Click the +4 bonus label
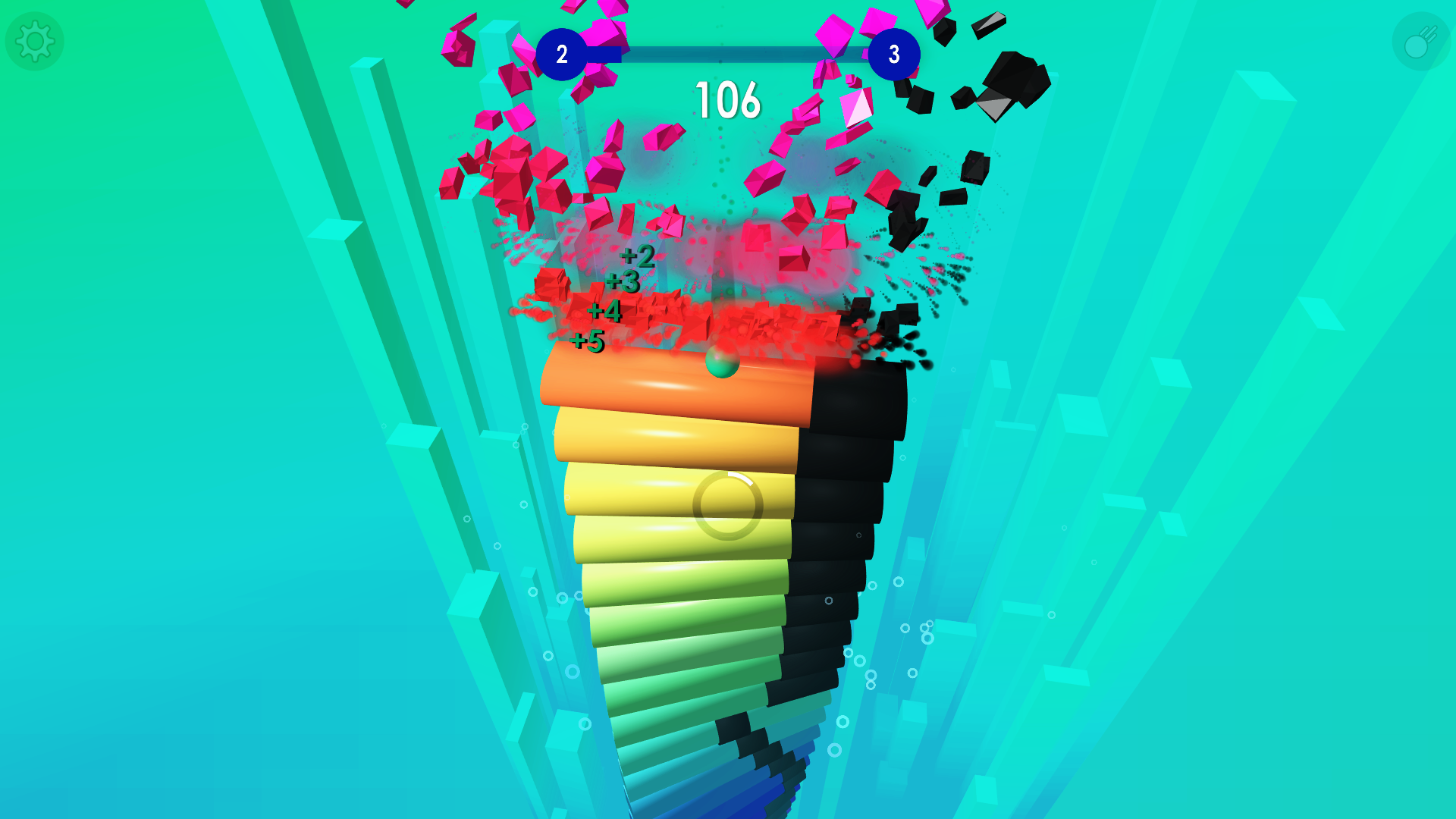This screenshot has height=819, width=1456. click(x=604, y=311)
